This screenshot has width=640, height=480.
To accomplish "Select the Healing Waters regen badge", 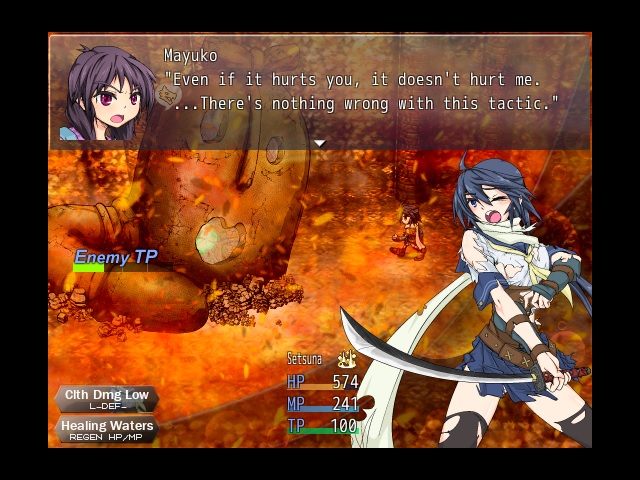I will [106, 430].
